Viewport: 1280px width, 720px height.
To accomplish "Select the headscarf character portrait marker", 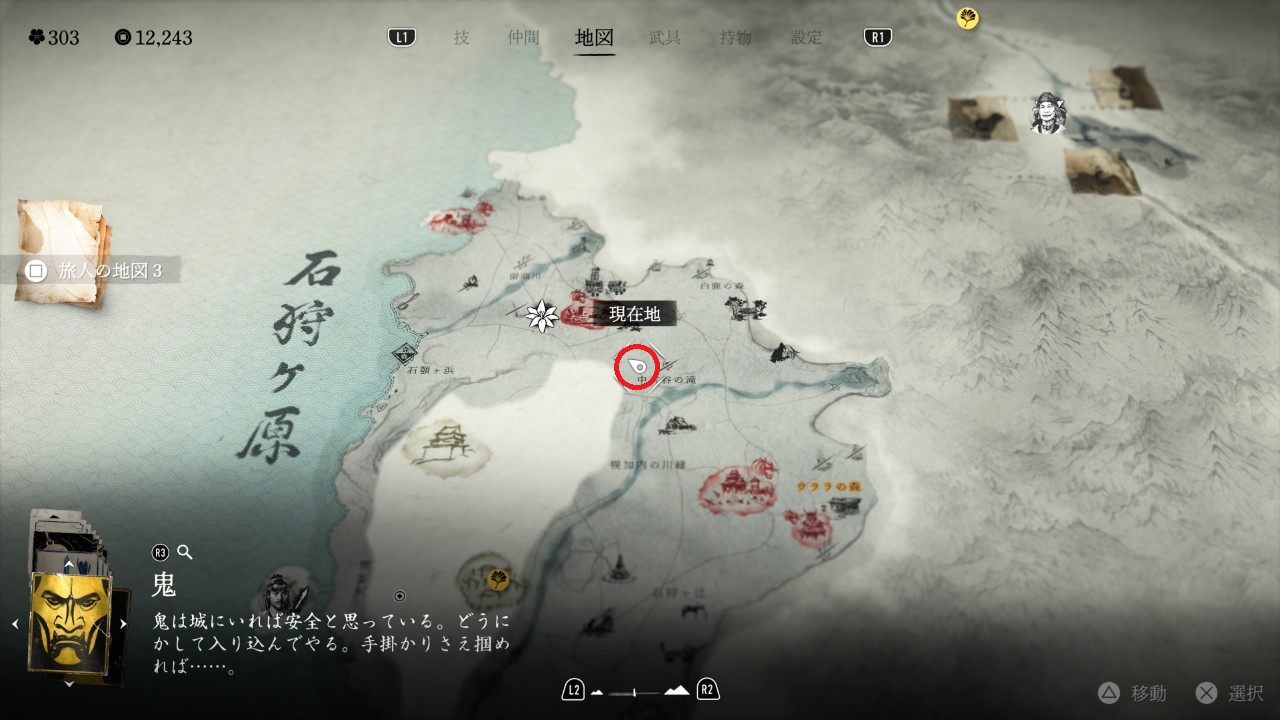I will pyautogui.click(x=1049, y=113).
